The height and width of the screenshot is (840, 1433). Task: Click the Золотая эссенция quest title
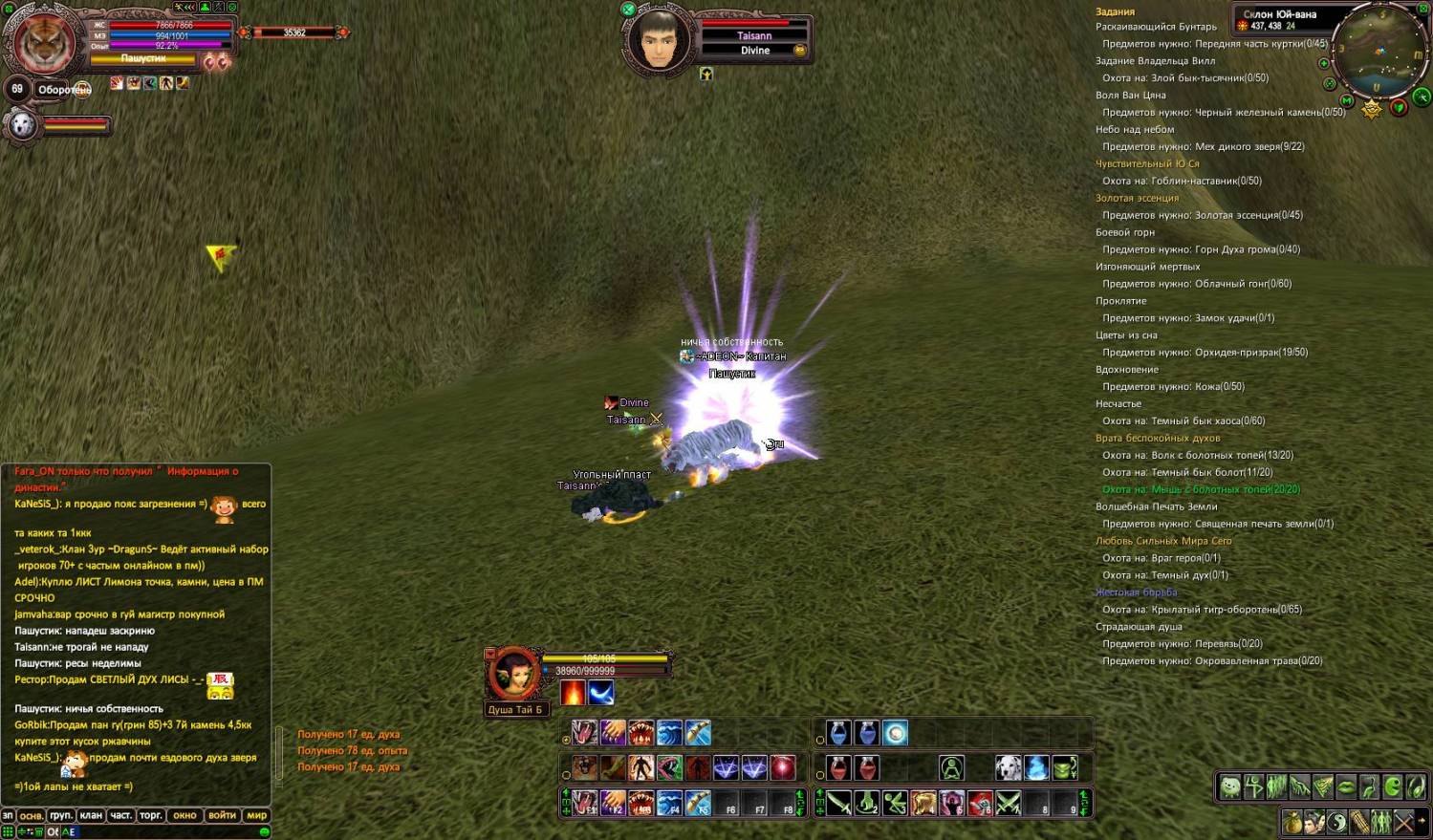pyautogui.click(x=1137, y=198)
